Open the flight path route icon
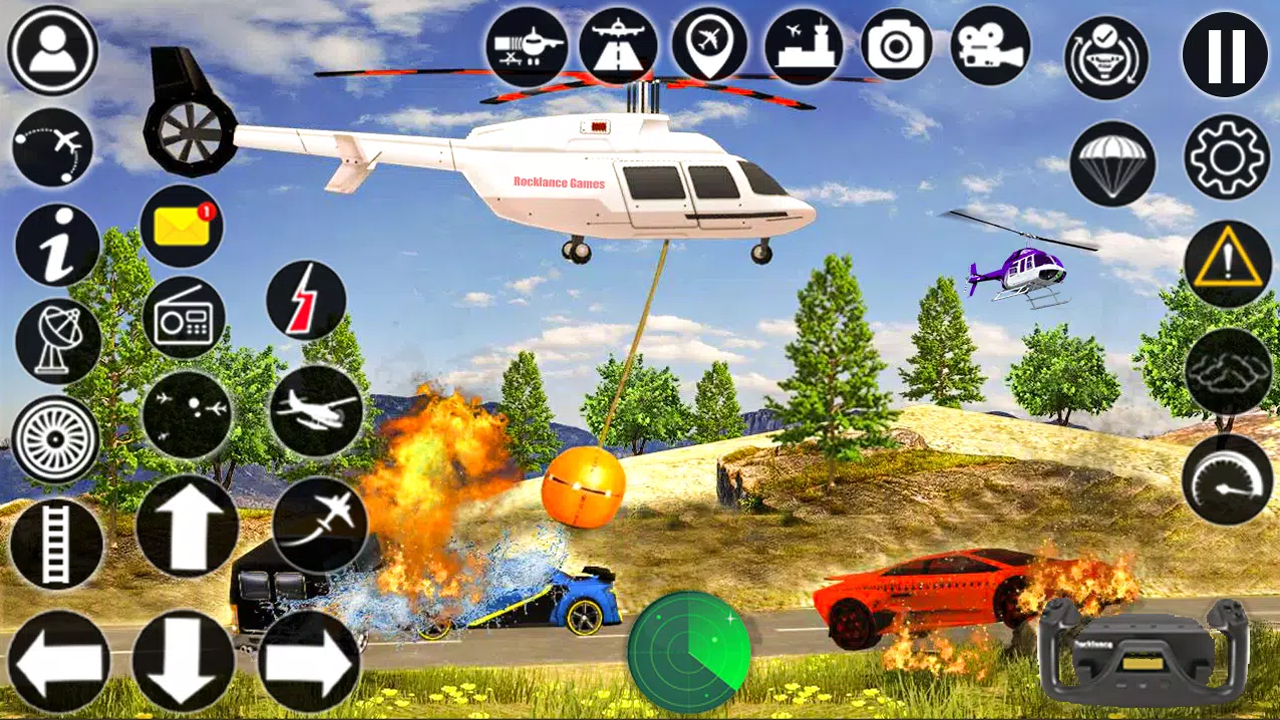The width and height of the screenshot is (1280, 720). (55, 148)
